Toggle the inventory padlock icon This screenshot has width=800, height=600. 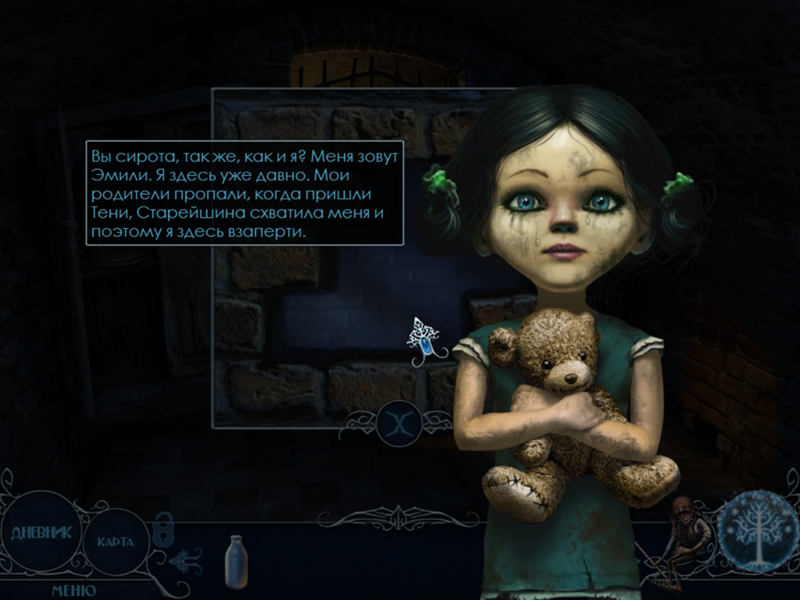pos(163,527)
